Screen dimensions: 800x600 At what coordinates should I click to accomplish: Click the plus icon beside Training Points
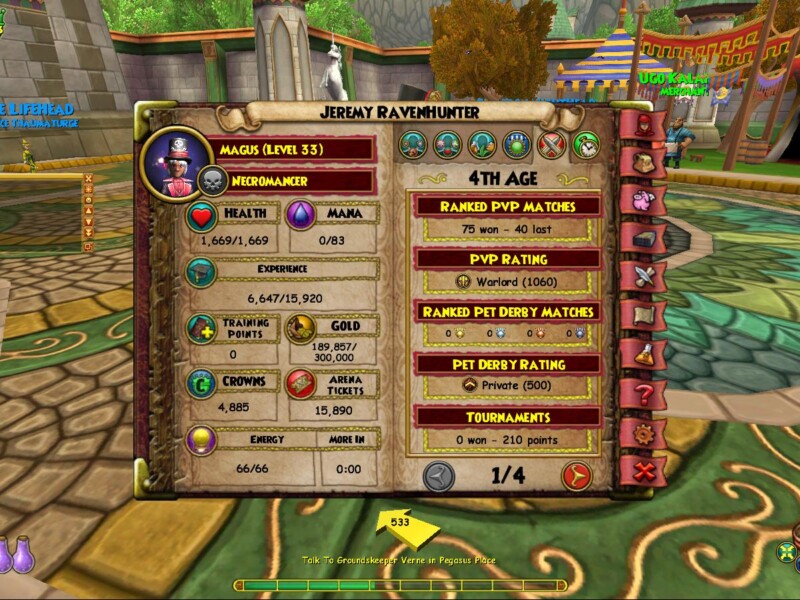(x=202, y=329)
